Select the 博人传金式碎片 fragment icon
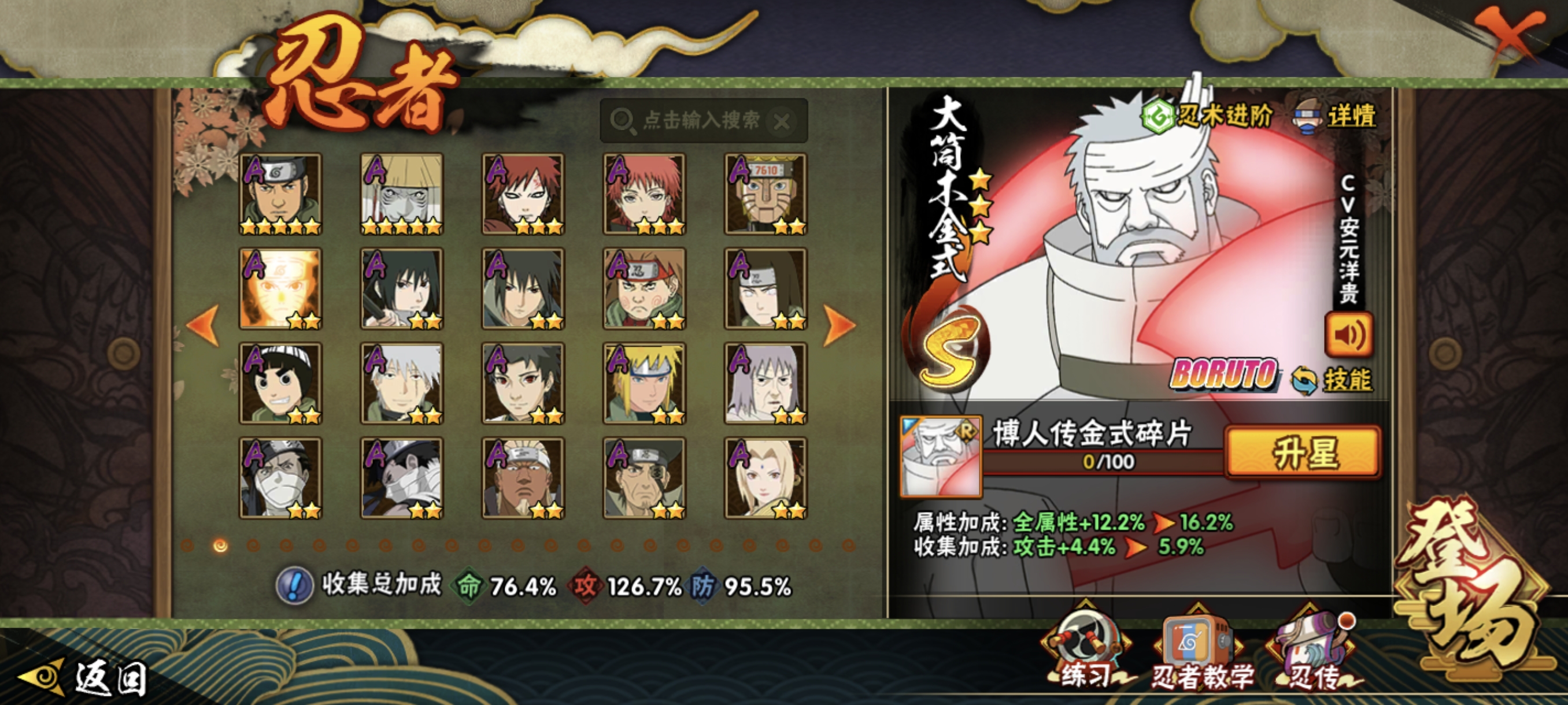The image size is (1568, 705). [941, 457]
